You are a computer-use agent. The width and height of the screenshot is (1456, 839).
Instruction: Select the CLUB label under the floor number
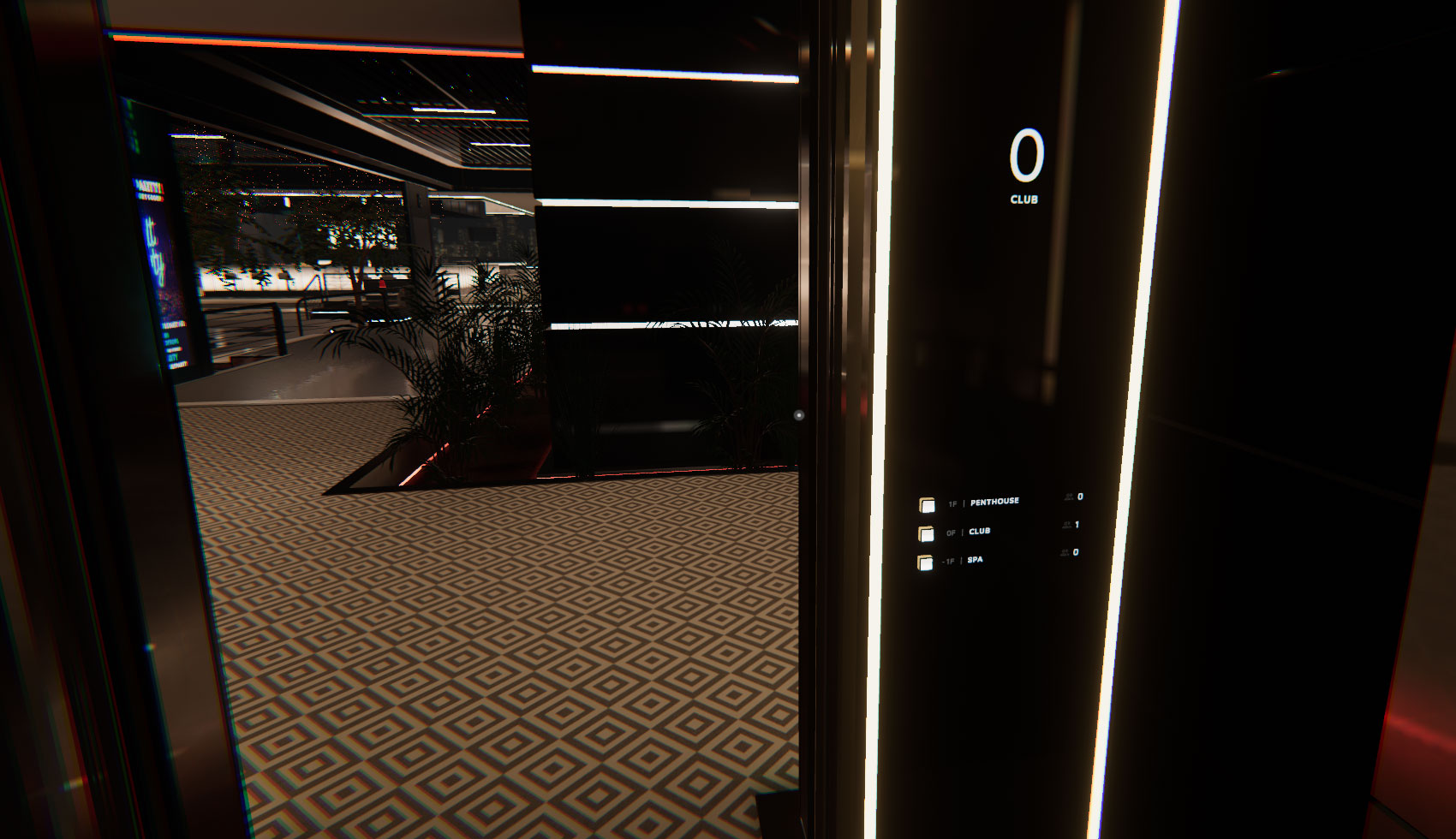point(1023,200)
